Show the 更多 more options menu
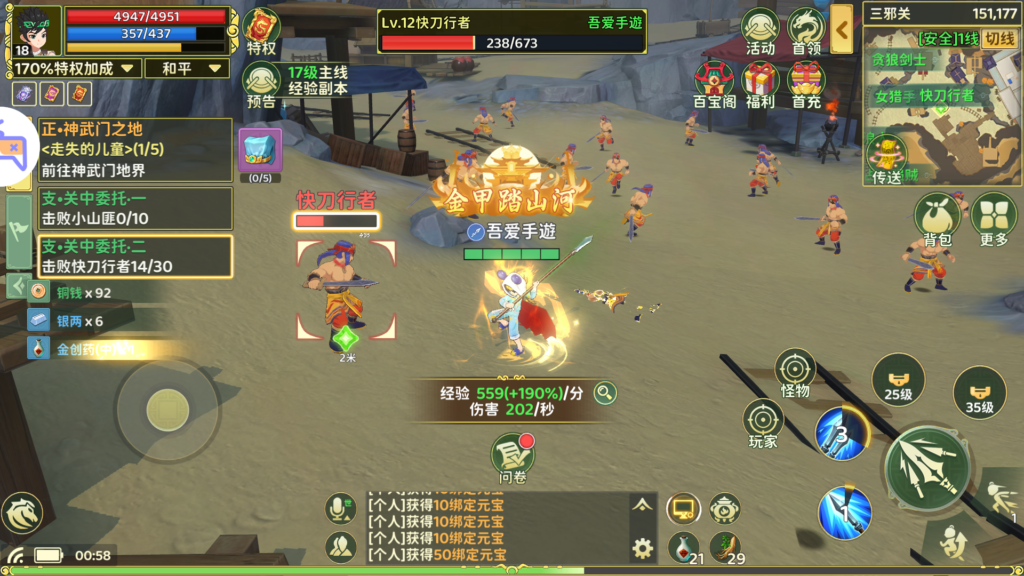The image size is (1024, 576). click(x=994, y=218)
